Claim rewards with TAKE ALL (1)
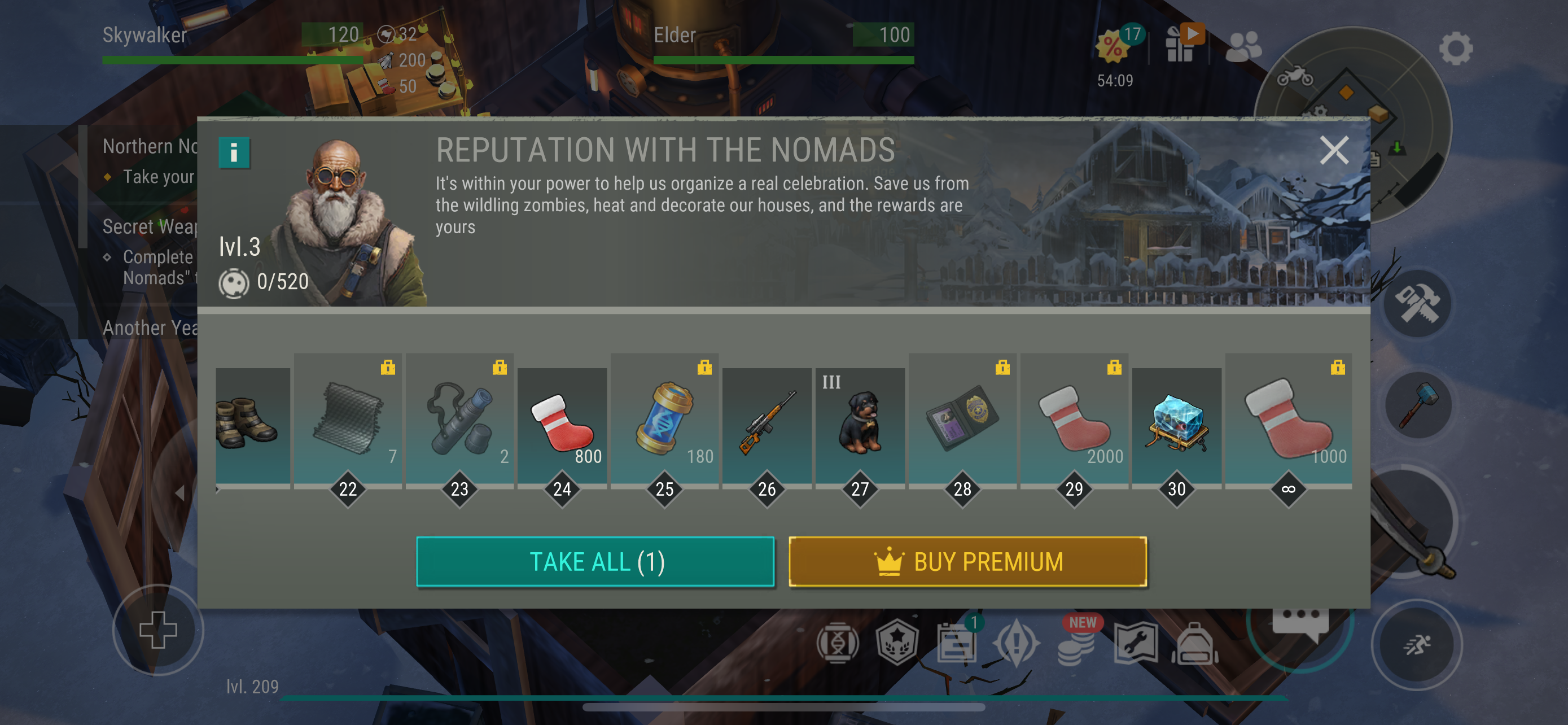Image resolution: width=1568 pixels, height=725 pixels. pyautogui.click(x=595, y=561)
